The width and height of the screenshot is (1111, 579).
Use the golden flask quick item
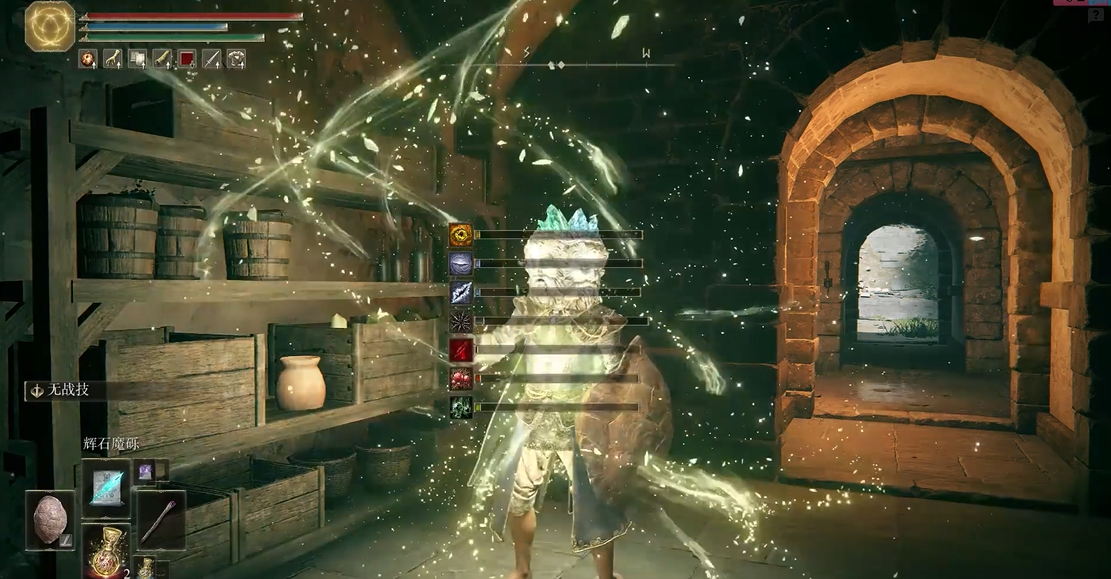[x=106, y=551]
